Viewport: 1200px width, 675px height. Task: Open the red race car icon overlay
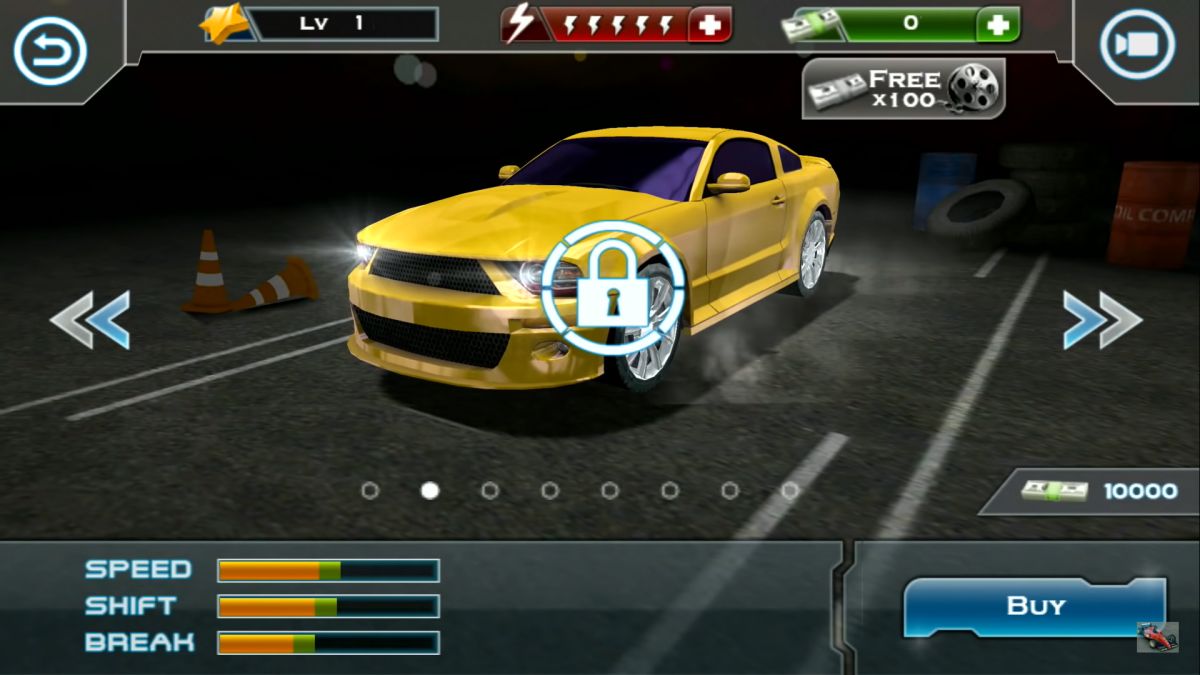(x=1157, y=637)
